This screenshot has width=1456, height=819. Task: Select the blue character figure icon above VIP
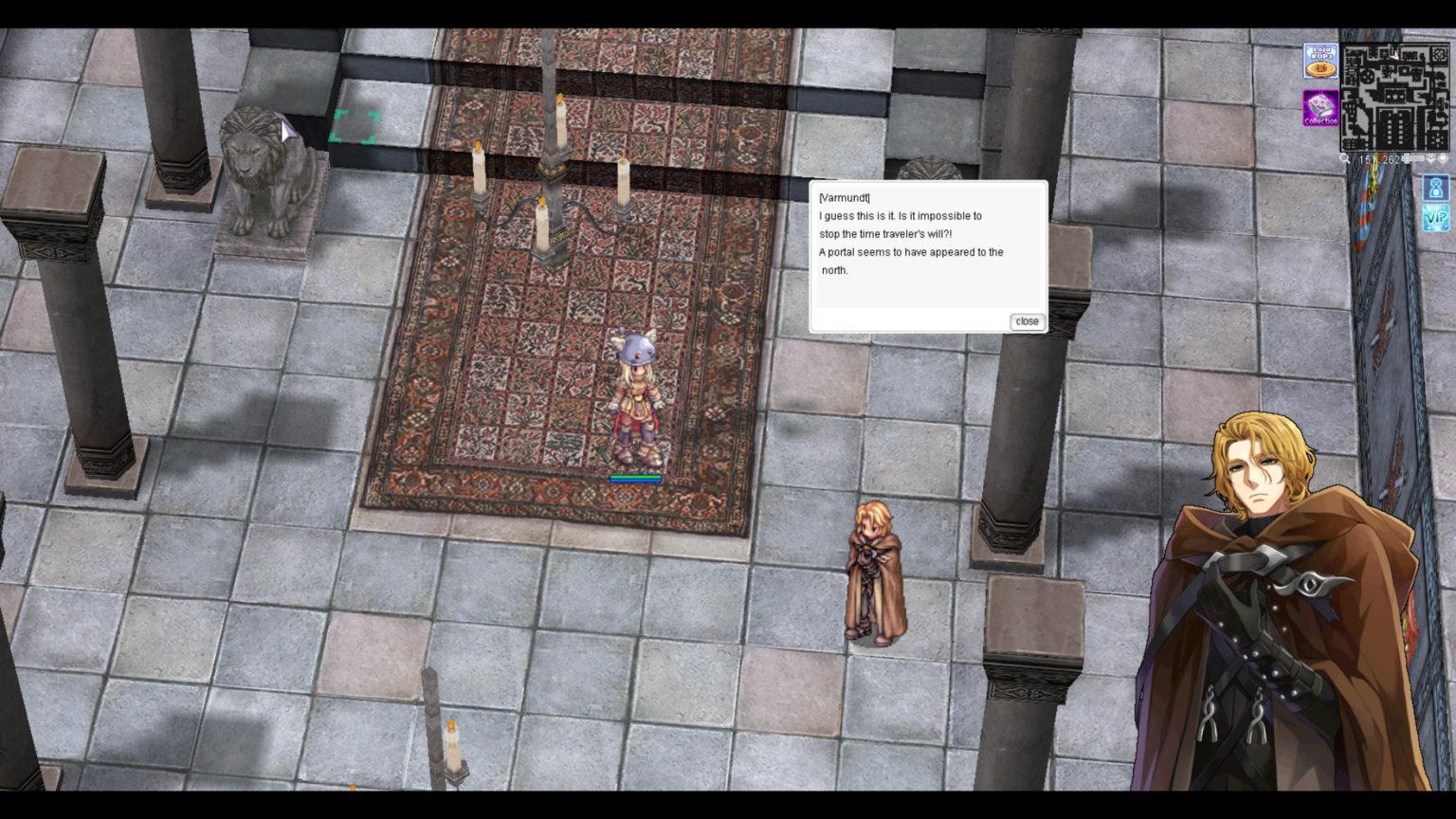[x=1436, y=187]
